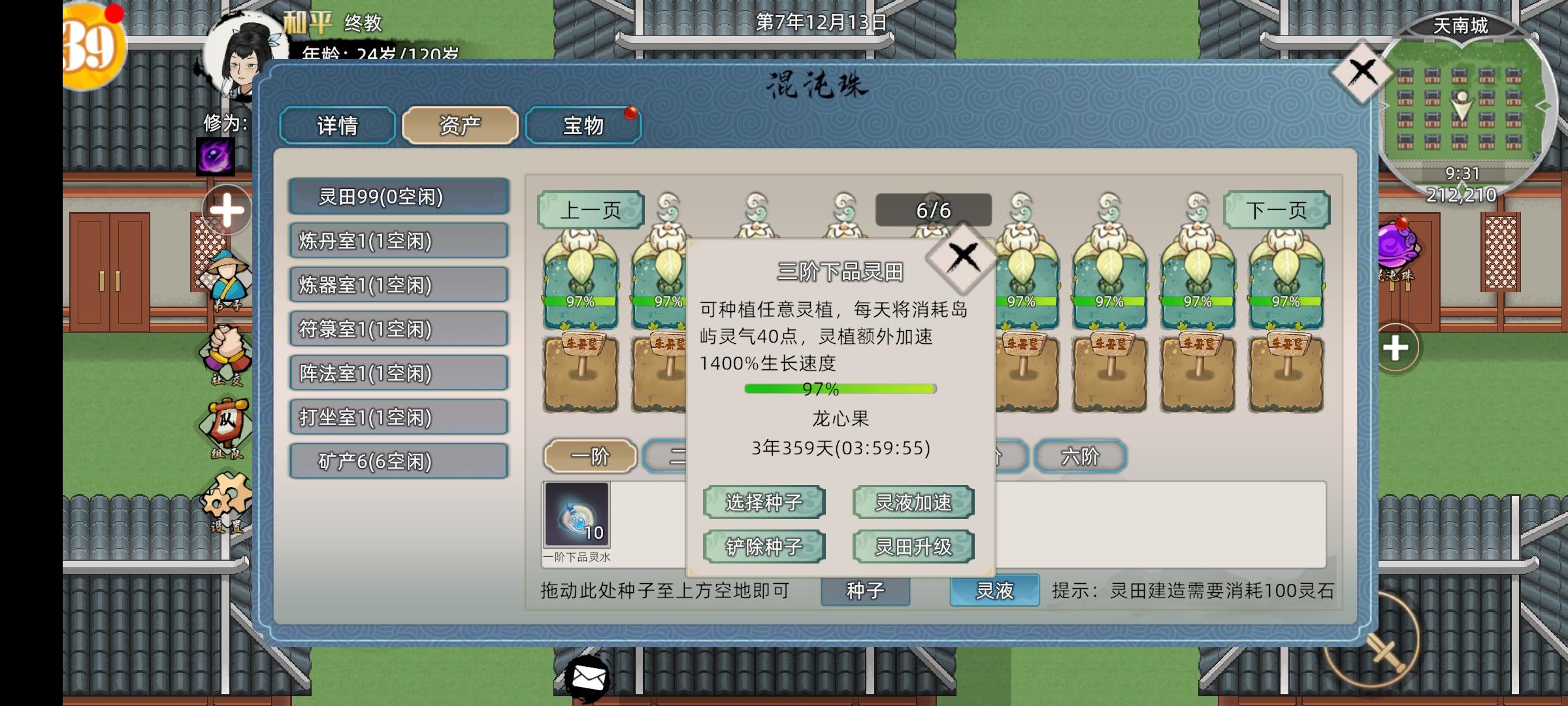Switch to the 详情 tab
The image size is (1568, 706).
point(336,125)
